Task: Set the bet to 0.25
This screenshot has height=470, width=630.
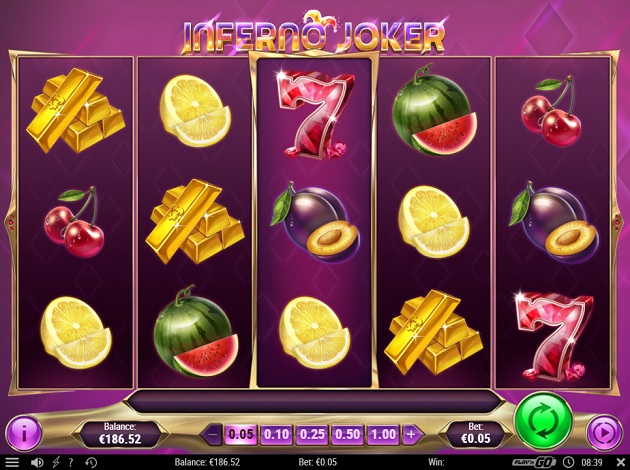Action: pyautogui.click(x=311, y=434)
